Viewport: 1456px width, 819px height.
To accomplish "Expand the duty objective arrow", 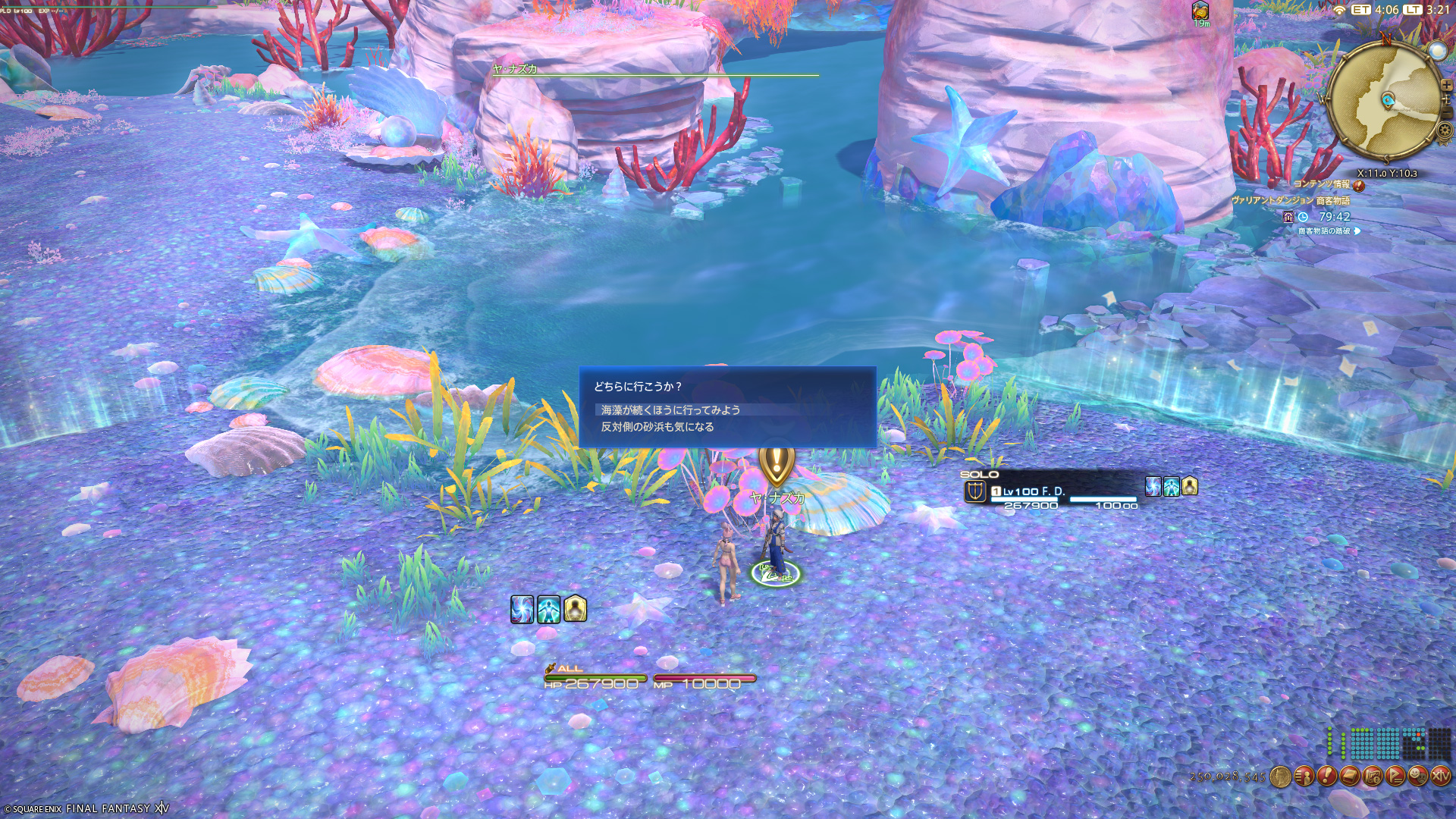I will [x=1357, y=231].
